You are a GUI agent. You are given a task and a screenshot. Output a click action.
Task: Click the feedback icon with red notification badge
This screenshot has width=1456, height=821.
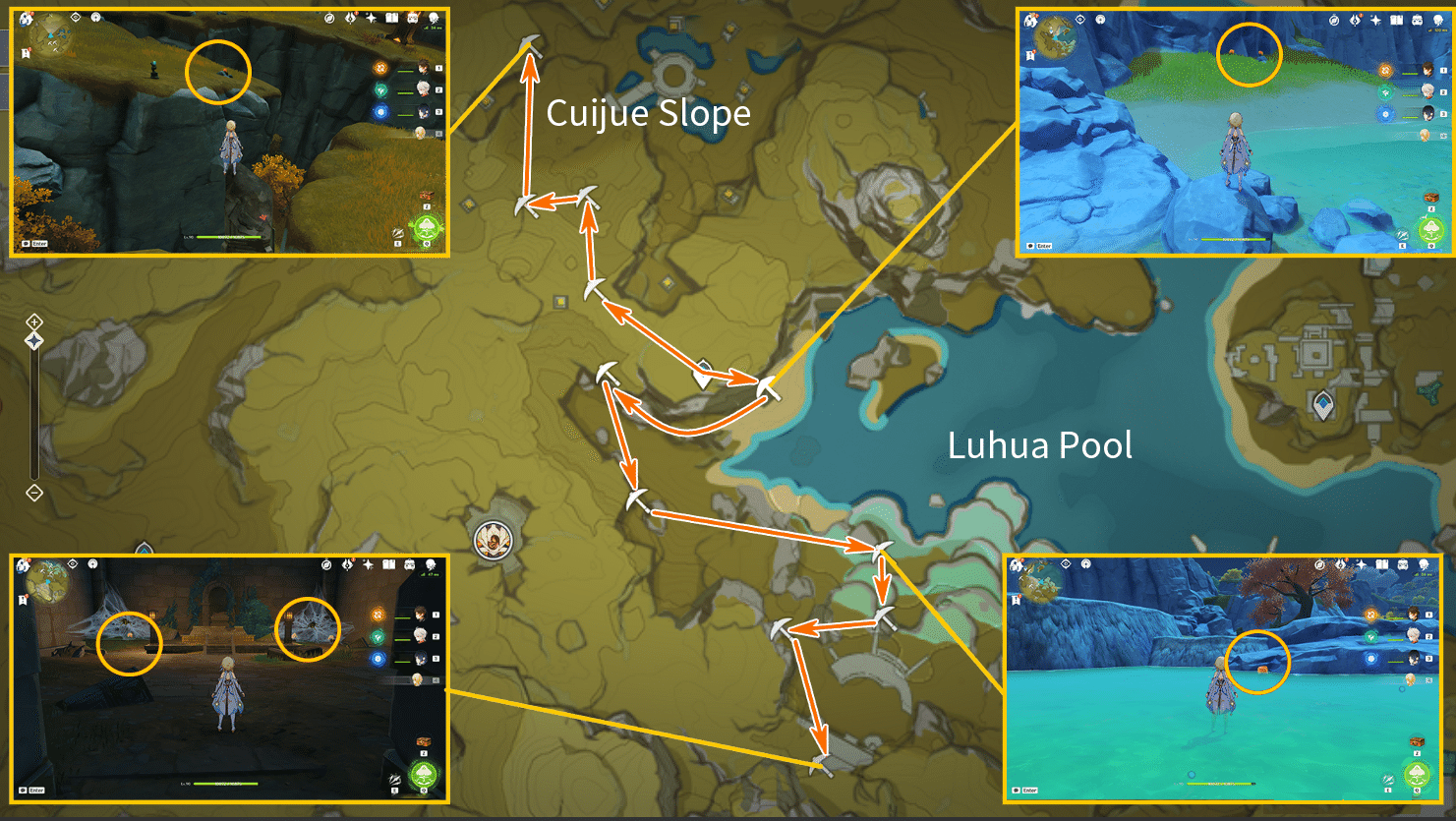click(351, 18)
